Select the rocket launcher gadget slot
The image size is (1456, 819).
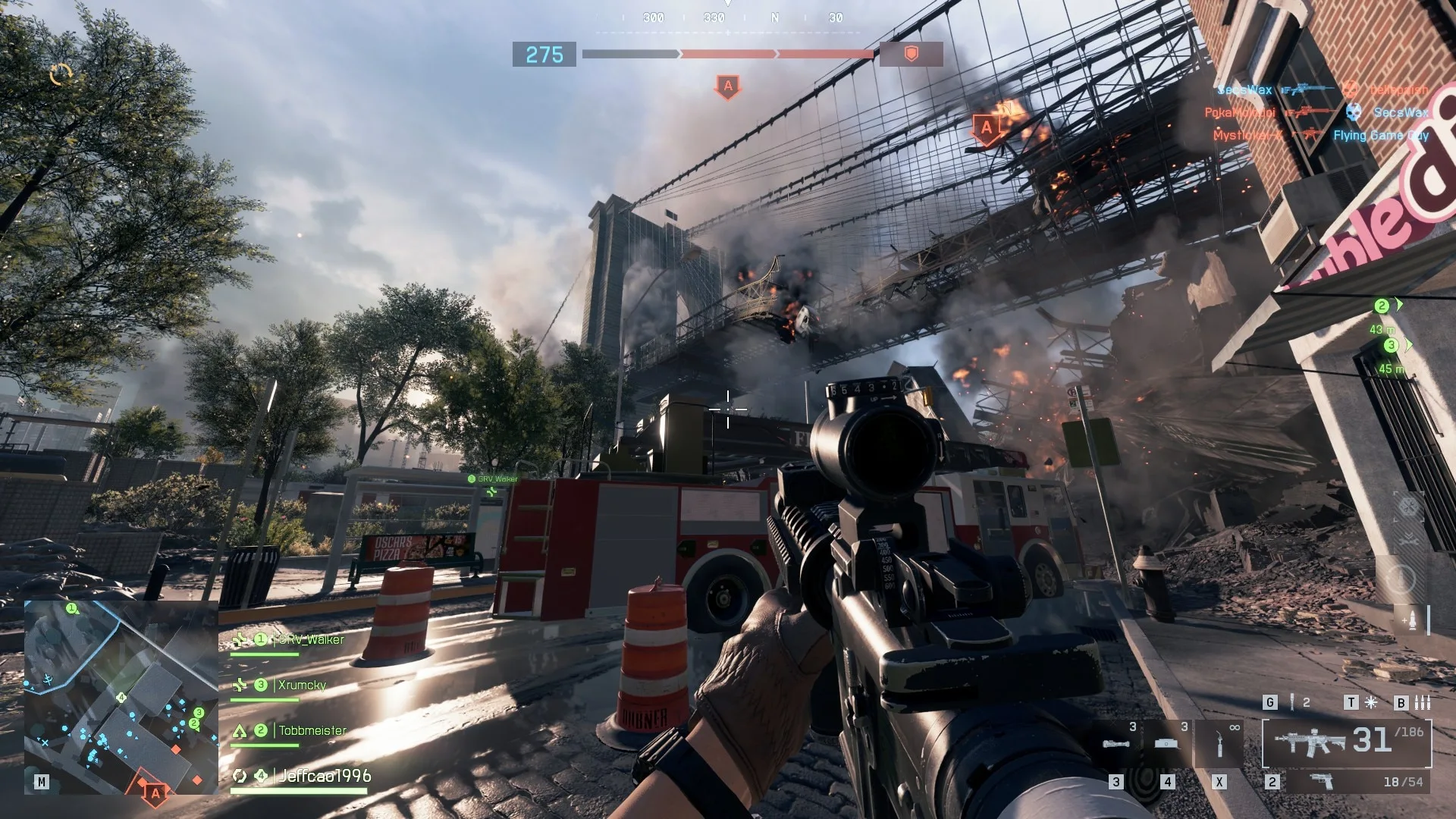[x=1116, y=744]
